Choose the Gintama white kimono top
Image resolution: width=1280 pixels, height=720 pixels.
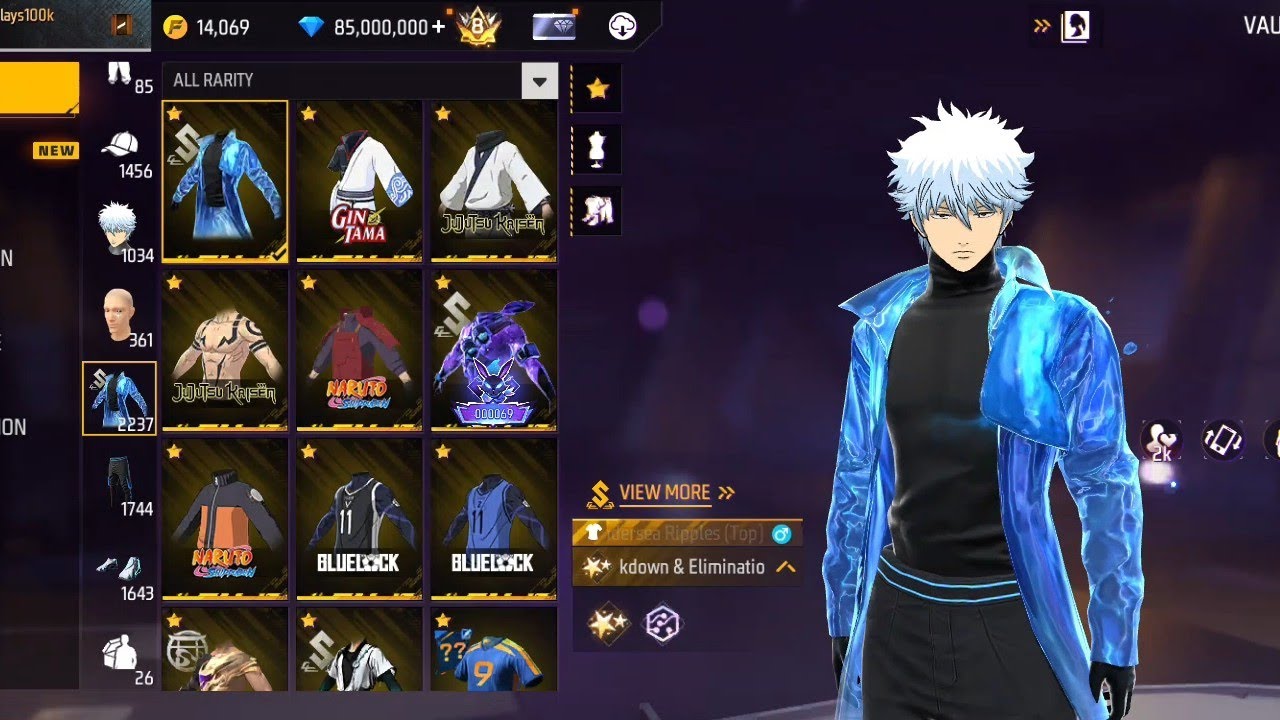coord(359,181)
